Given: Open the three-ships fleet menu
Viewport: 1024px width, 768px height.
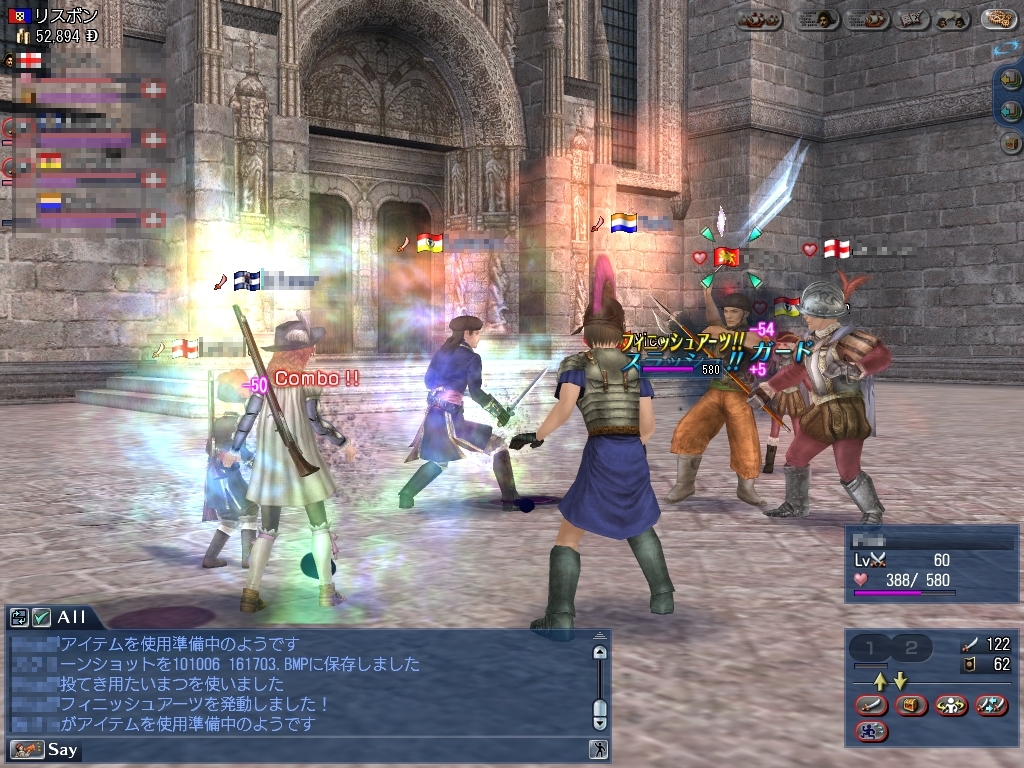Looking at the screenshot, I should pos(759,19).
